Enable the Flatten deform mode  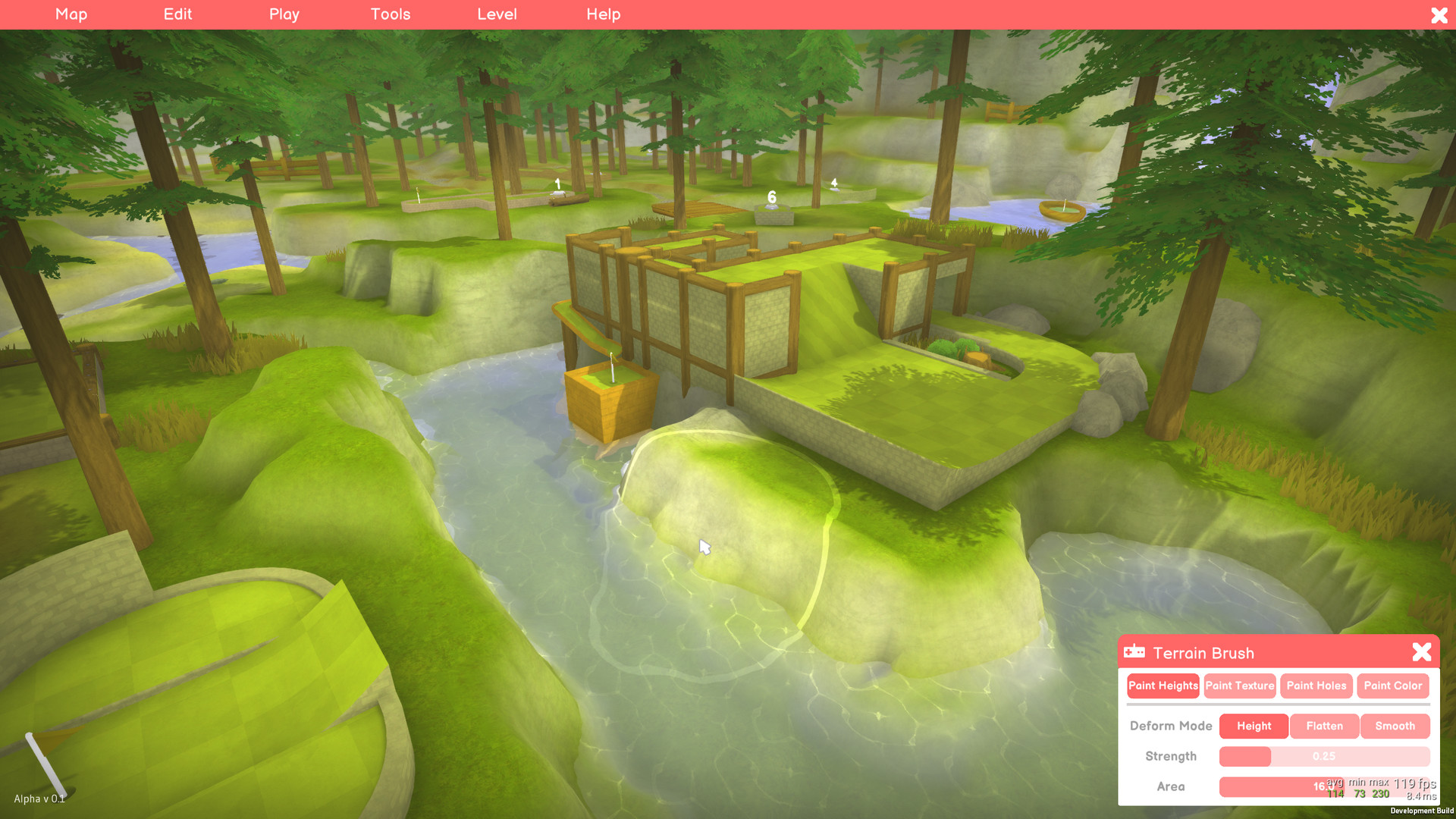coord(1324,726)
